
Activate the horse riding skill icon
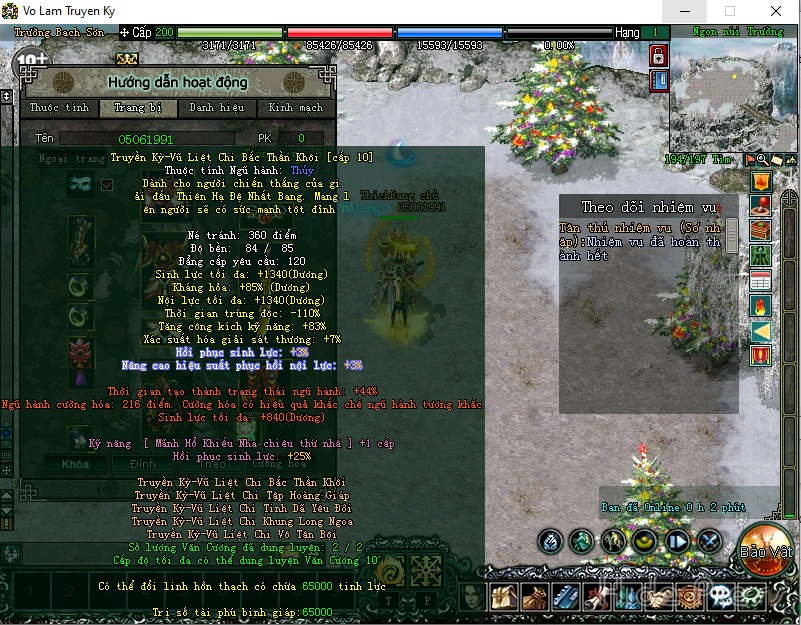click(x=613, y=542)
